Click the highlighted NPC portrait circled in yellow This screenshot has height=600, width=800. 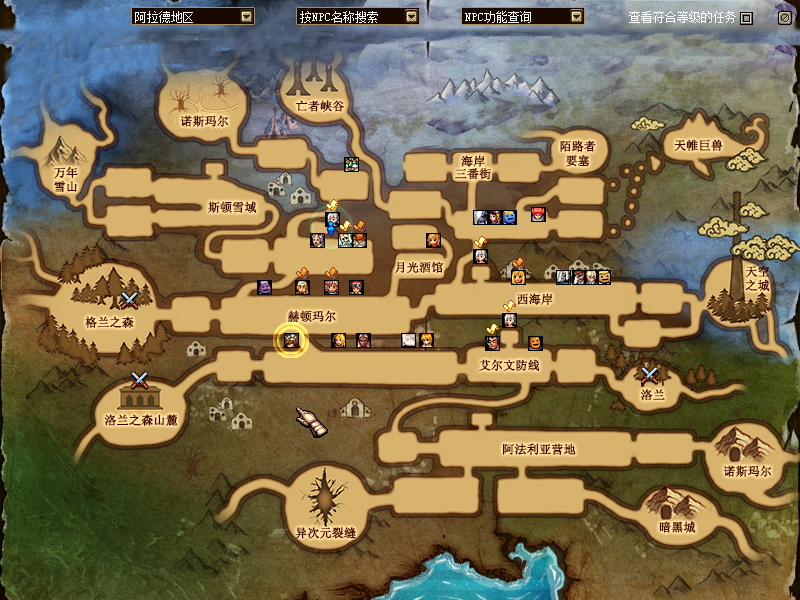click(290, 340)
